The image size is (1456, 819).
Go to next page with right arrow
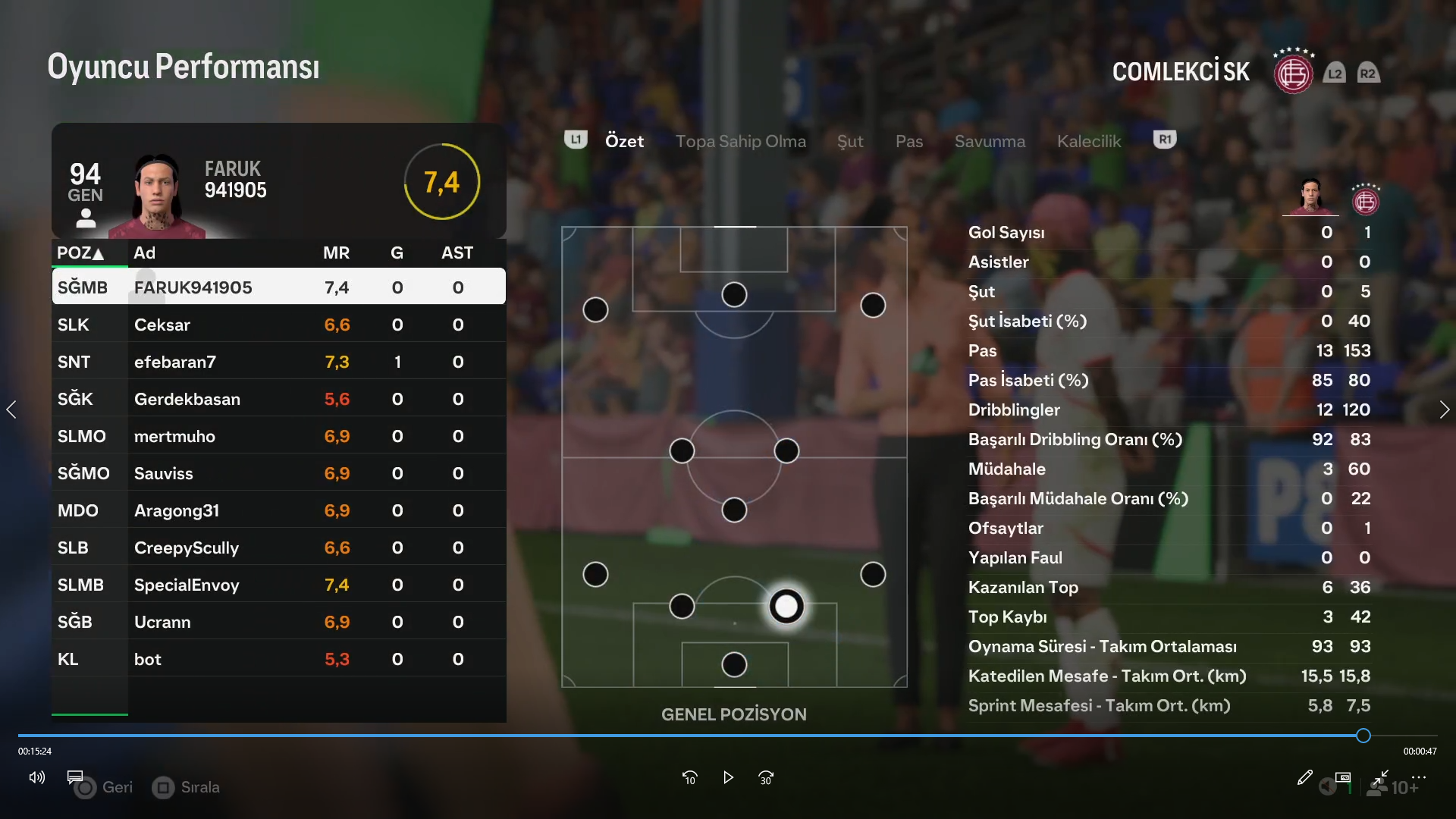point(1444,409)
